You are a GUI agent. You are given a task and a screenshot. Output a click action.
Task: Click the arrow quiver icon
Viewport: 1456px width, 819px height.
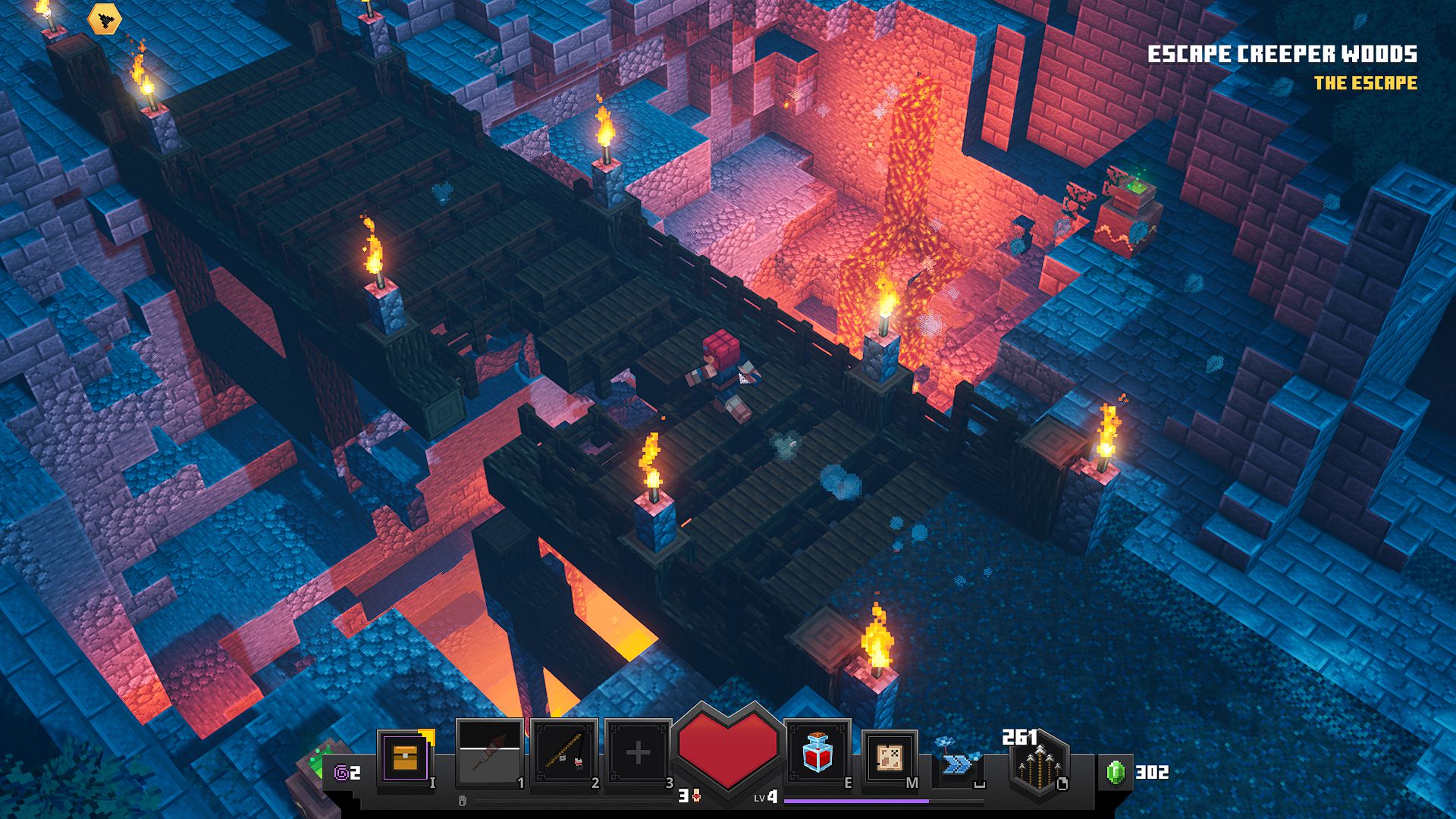tap(1038, 765)
